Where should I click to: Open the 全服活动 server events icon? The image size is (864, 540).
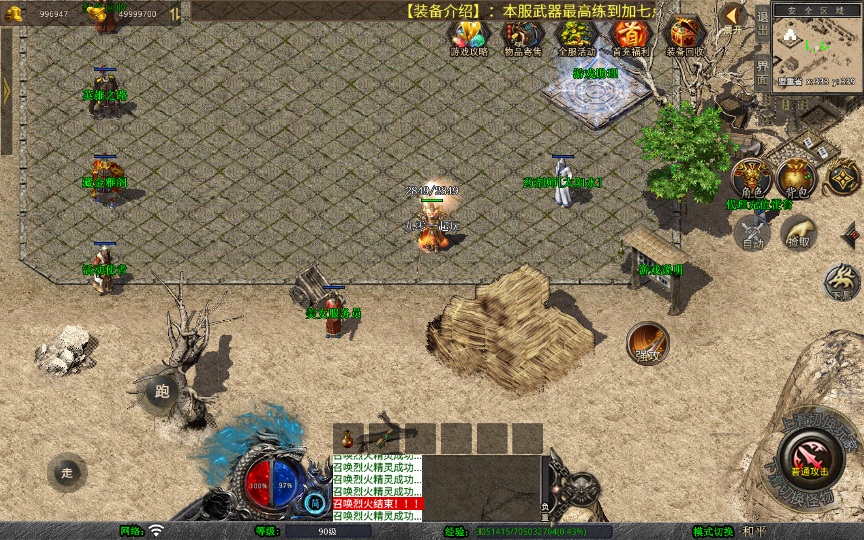tap(576, 37)
